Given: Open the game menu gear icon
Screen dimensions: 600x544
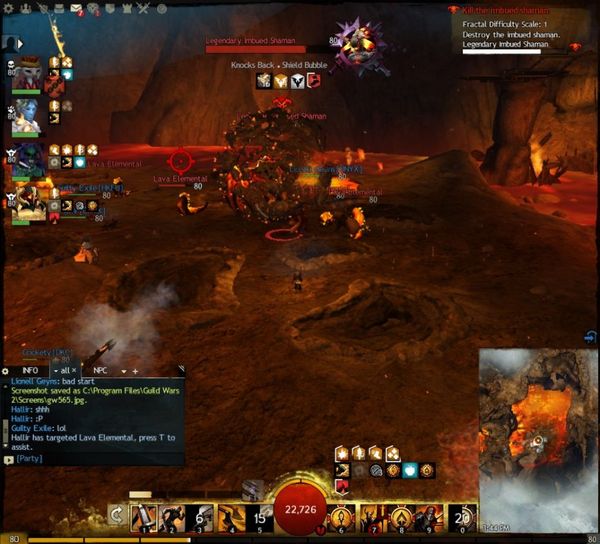Looking at the screenshot, I should tap(8, 10).
